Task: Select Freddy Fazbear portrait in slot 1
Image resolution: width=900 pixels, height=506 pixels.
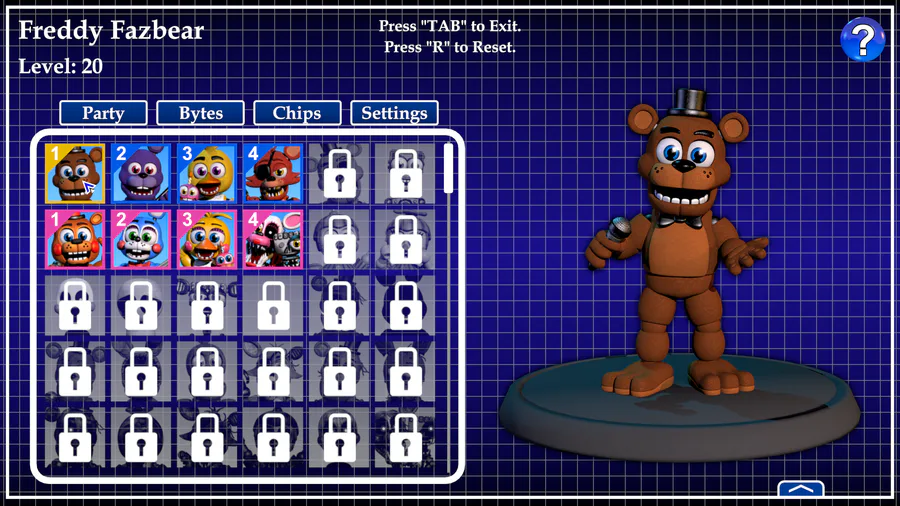Action: tap(75, 173)
